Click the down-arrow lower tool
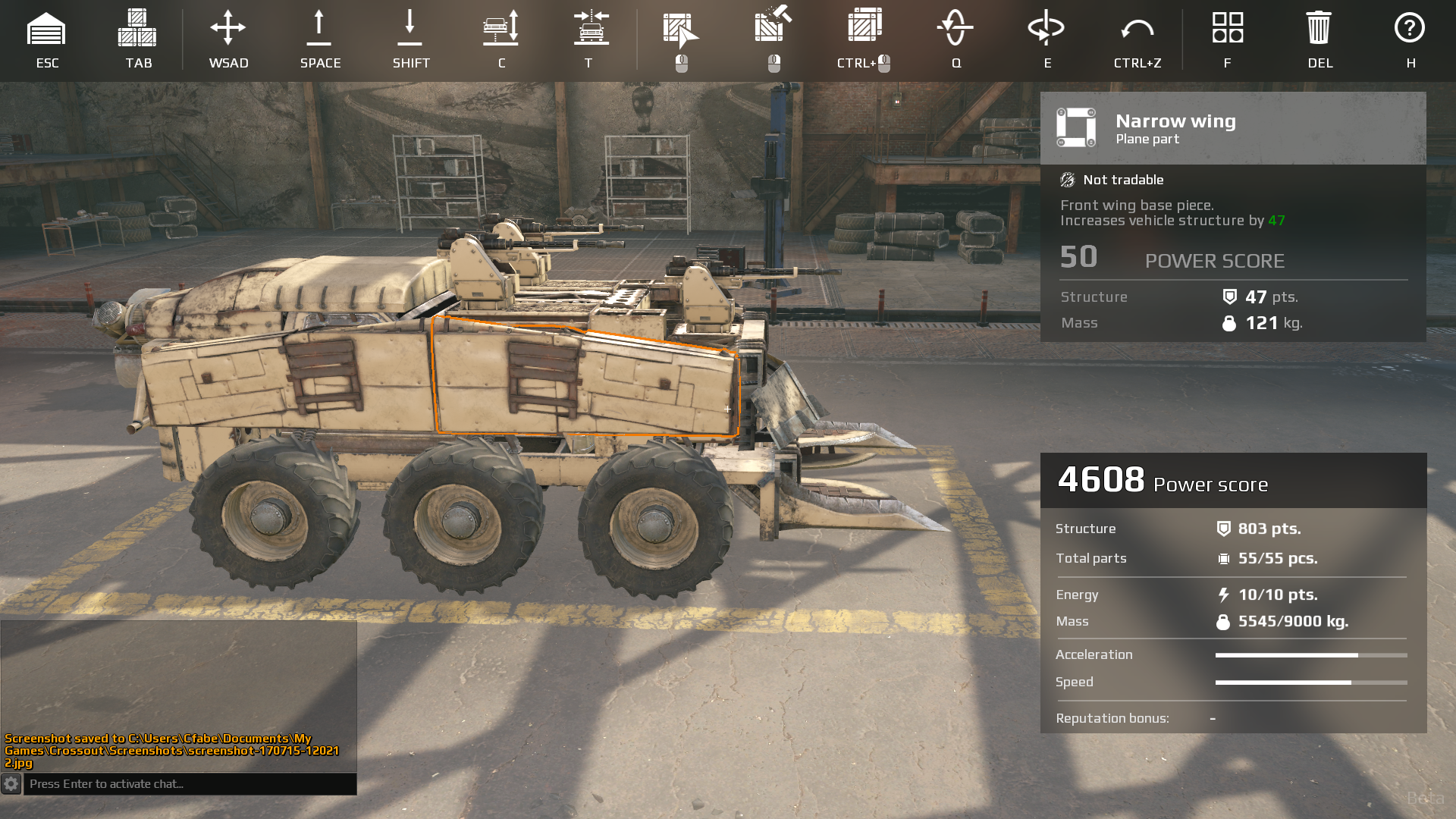Image resolution: width=1456 pixels, height=819 pixels. [410, 29]
